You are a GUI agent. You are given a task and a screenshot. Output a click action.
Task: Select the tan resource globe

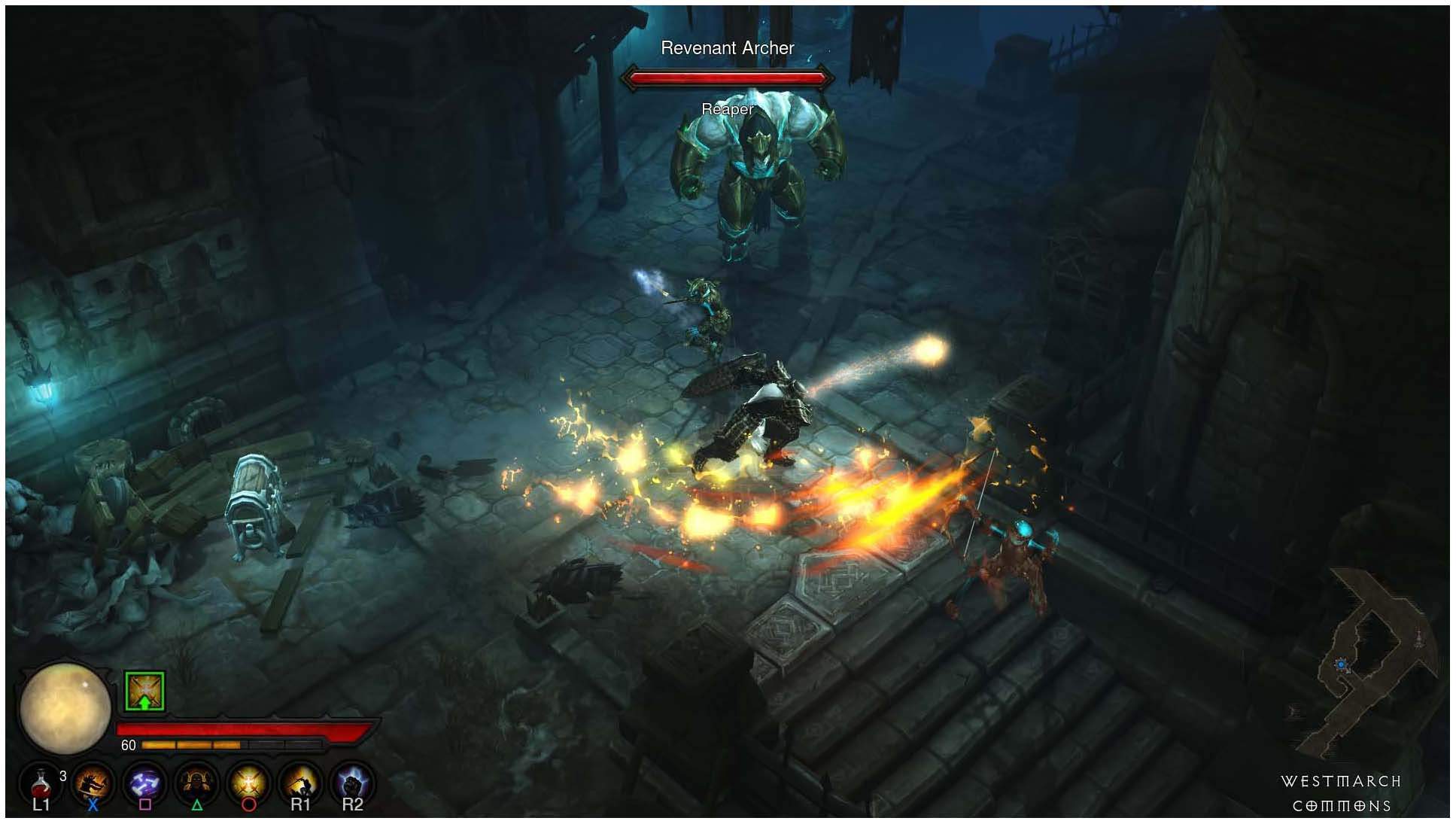(x=65, y=708)
